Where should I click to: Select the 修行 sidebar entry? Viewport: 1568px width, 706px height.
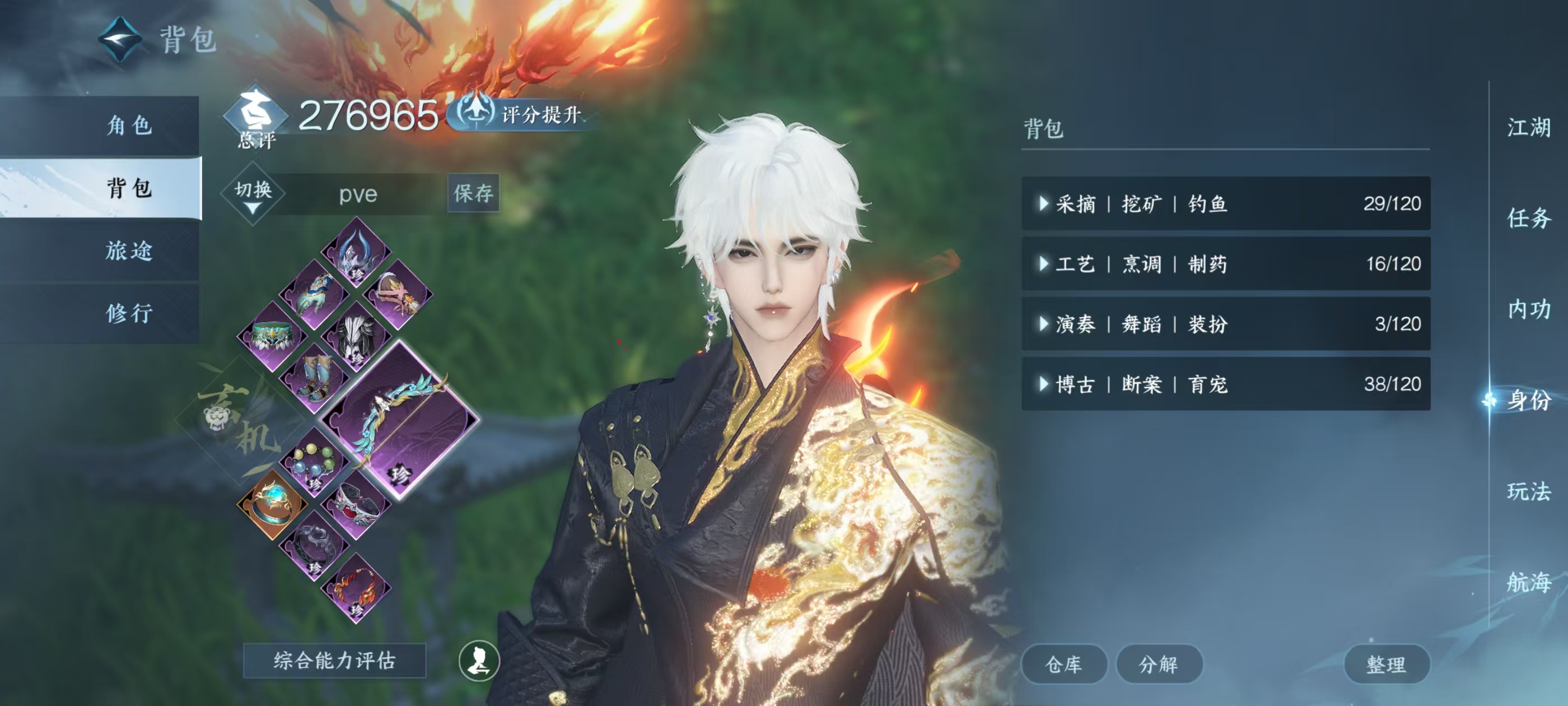coord(128,314)
